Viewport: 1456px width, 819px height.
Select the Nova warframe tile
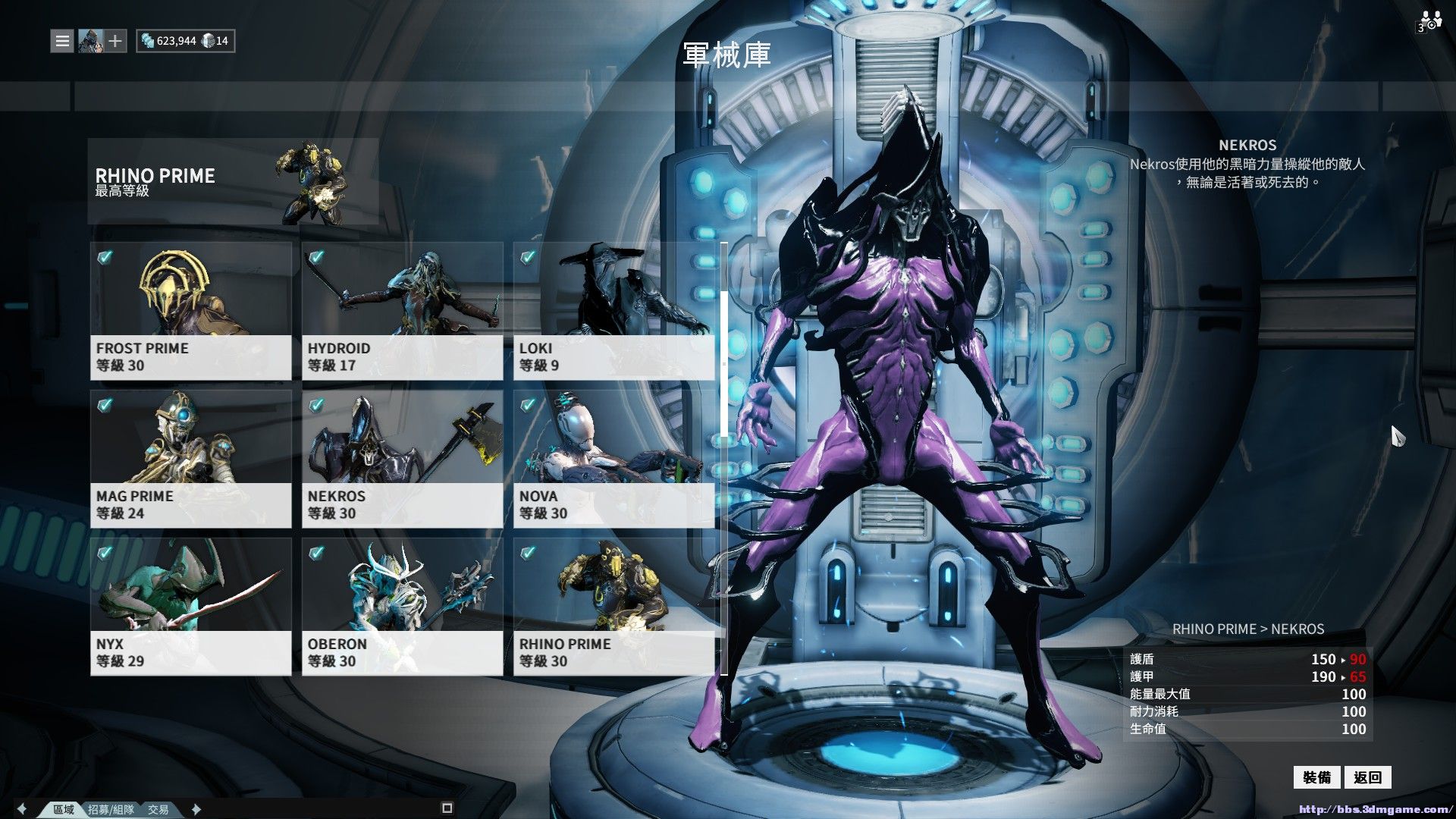pos(613,459)
